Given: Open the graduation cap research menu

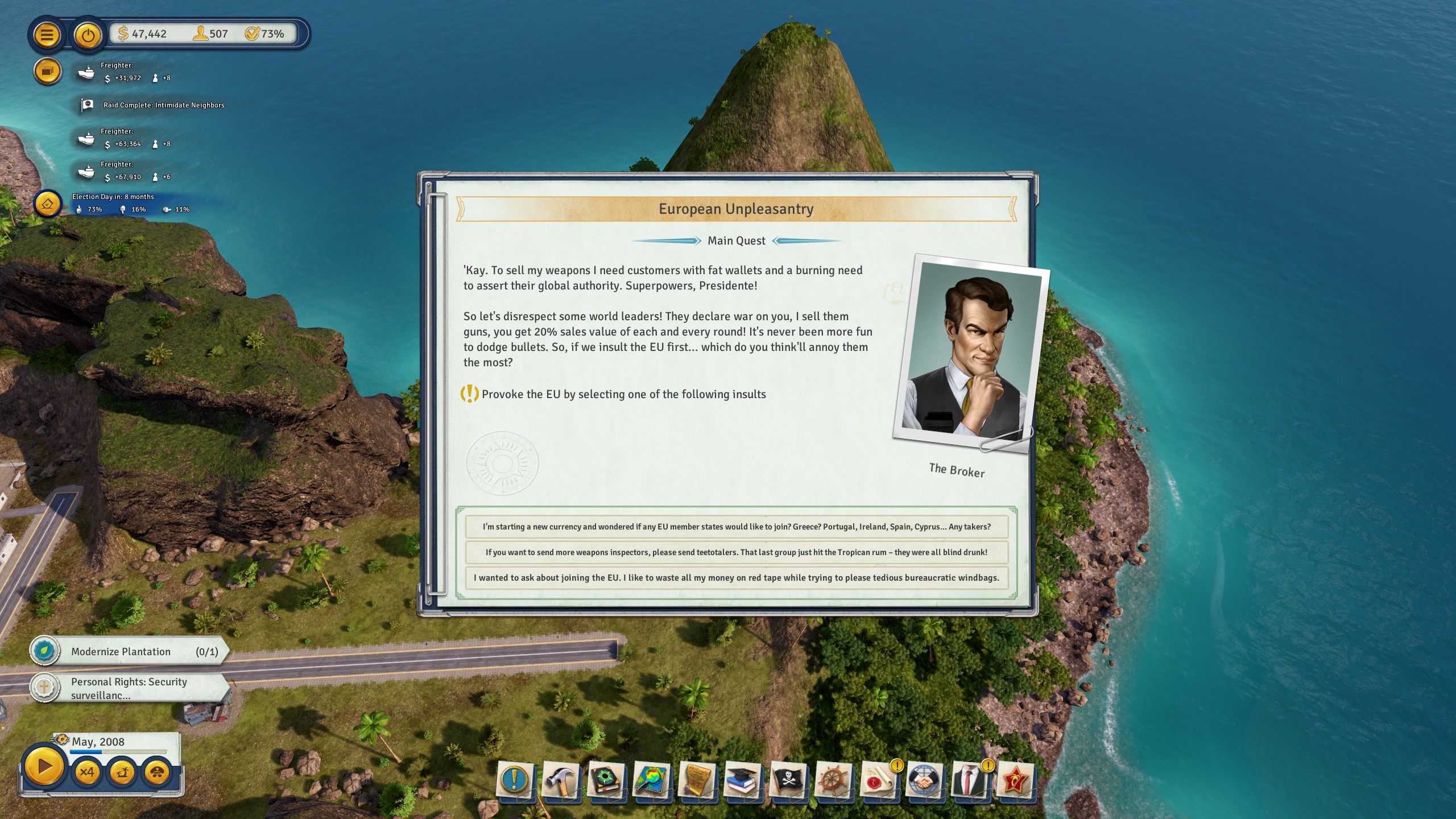Looking at the screenshot, I should [742, 779].
